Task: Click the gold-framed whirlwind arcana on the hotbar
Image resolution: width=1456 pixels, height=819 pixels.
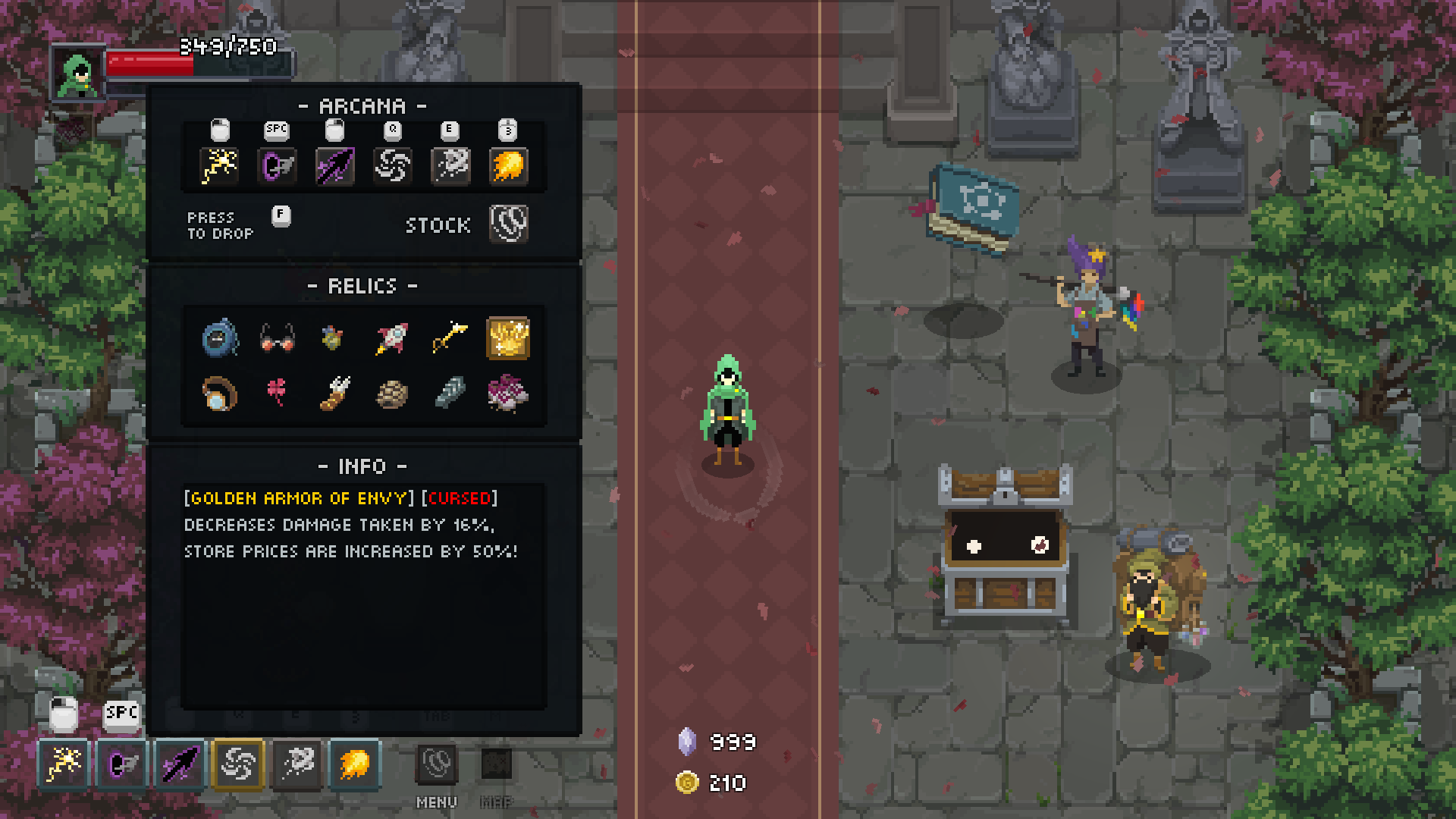Action: tap(238, 764)
